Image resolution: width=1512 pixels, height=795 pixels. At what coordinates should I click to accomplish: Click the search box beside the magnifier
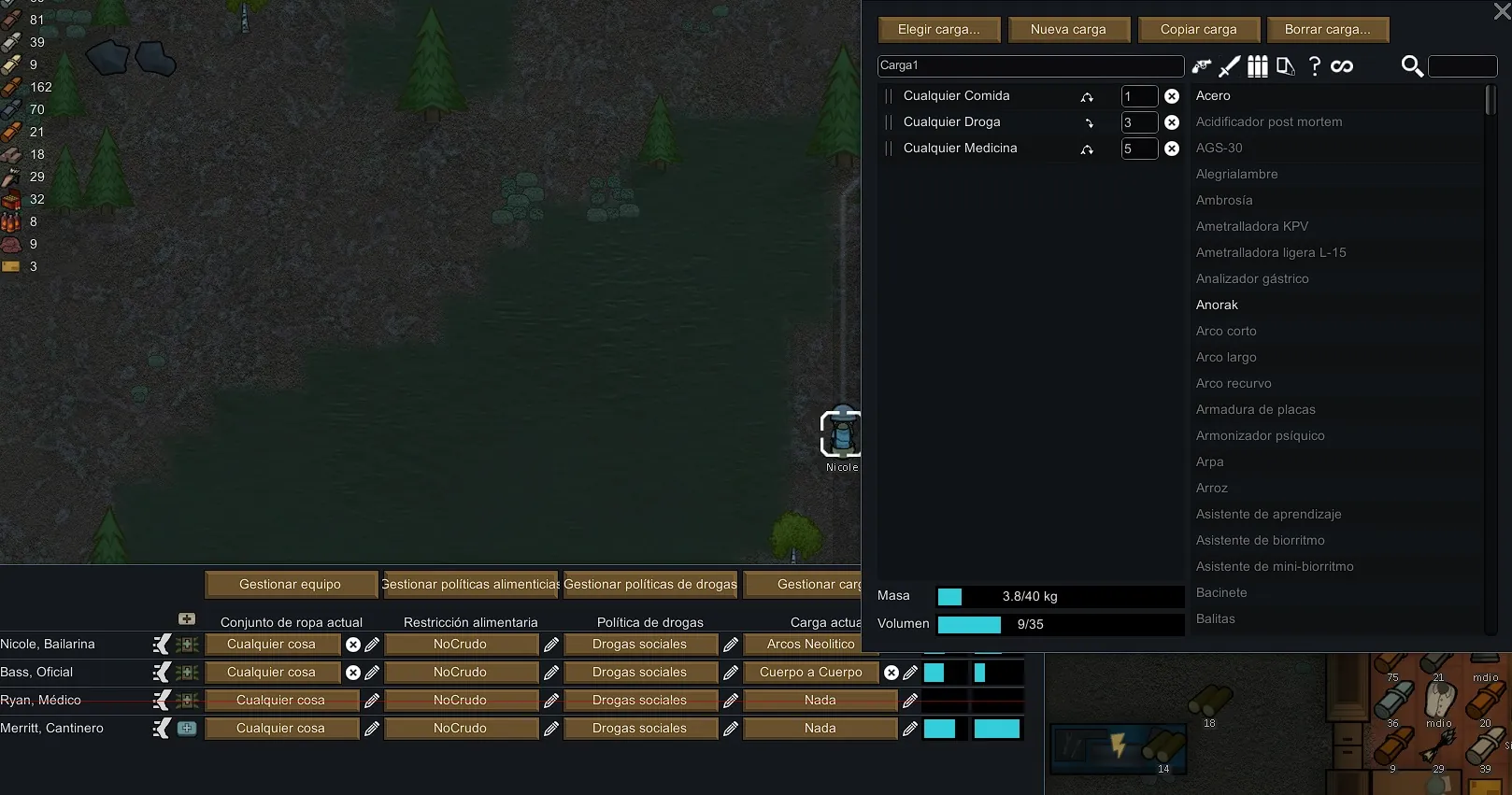(x=1462, y=66)
